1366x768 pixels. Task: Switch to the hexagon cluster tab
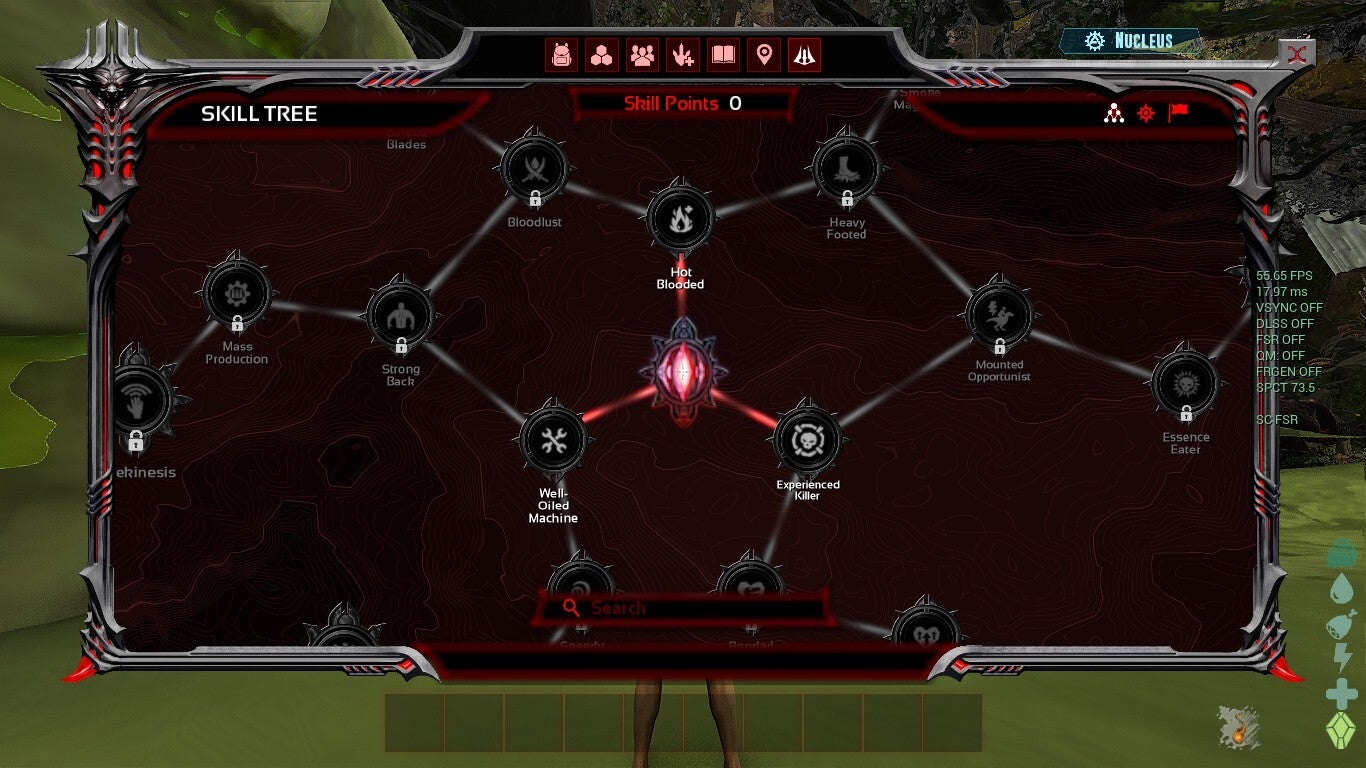point(602,55)
